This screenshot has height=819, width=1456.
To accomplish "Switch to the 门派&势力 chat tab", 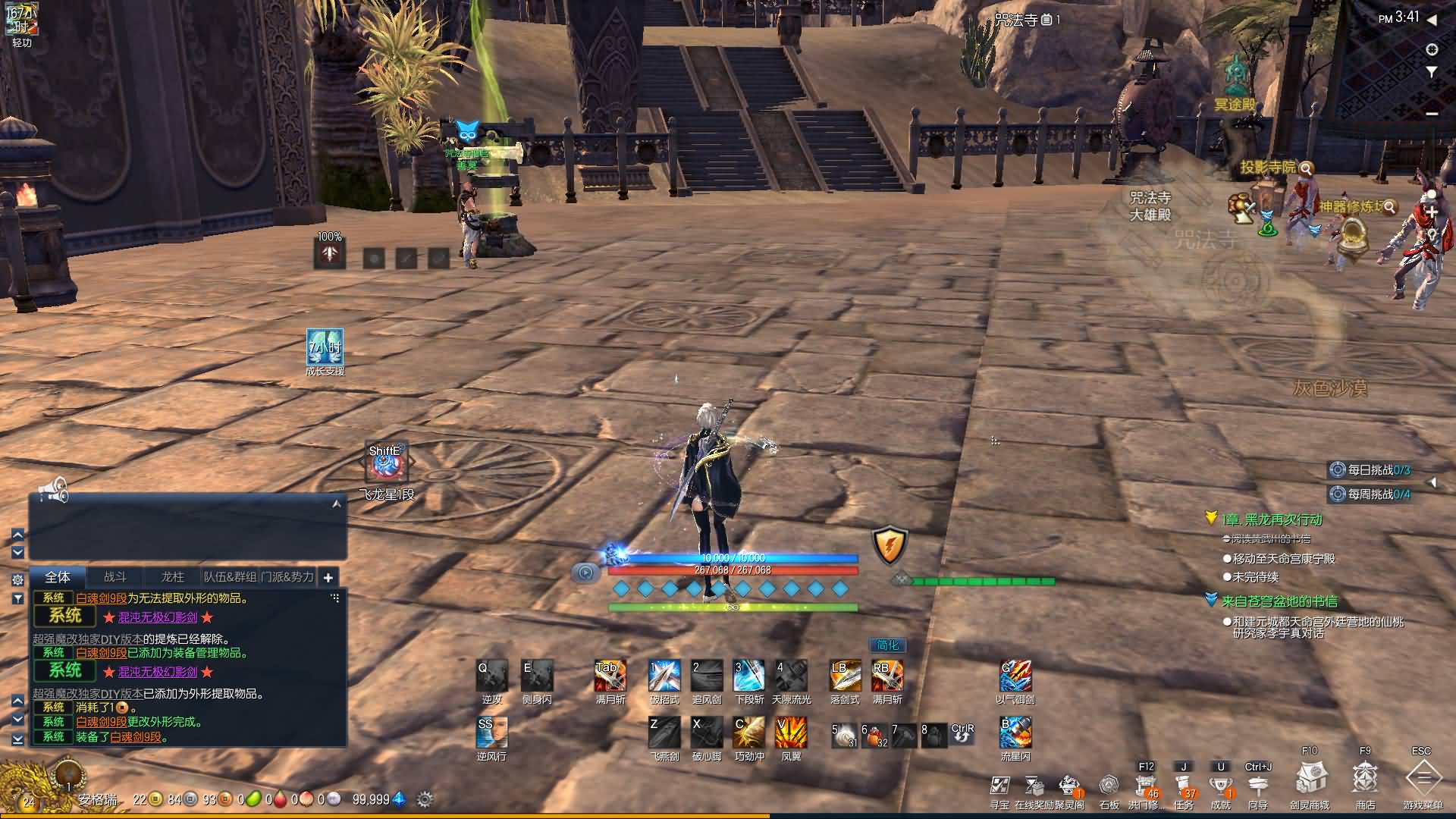I will coord(287,577).
